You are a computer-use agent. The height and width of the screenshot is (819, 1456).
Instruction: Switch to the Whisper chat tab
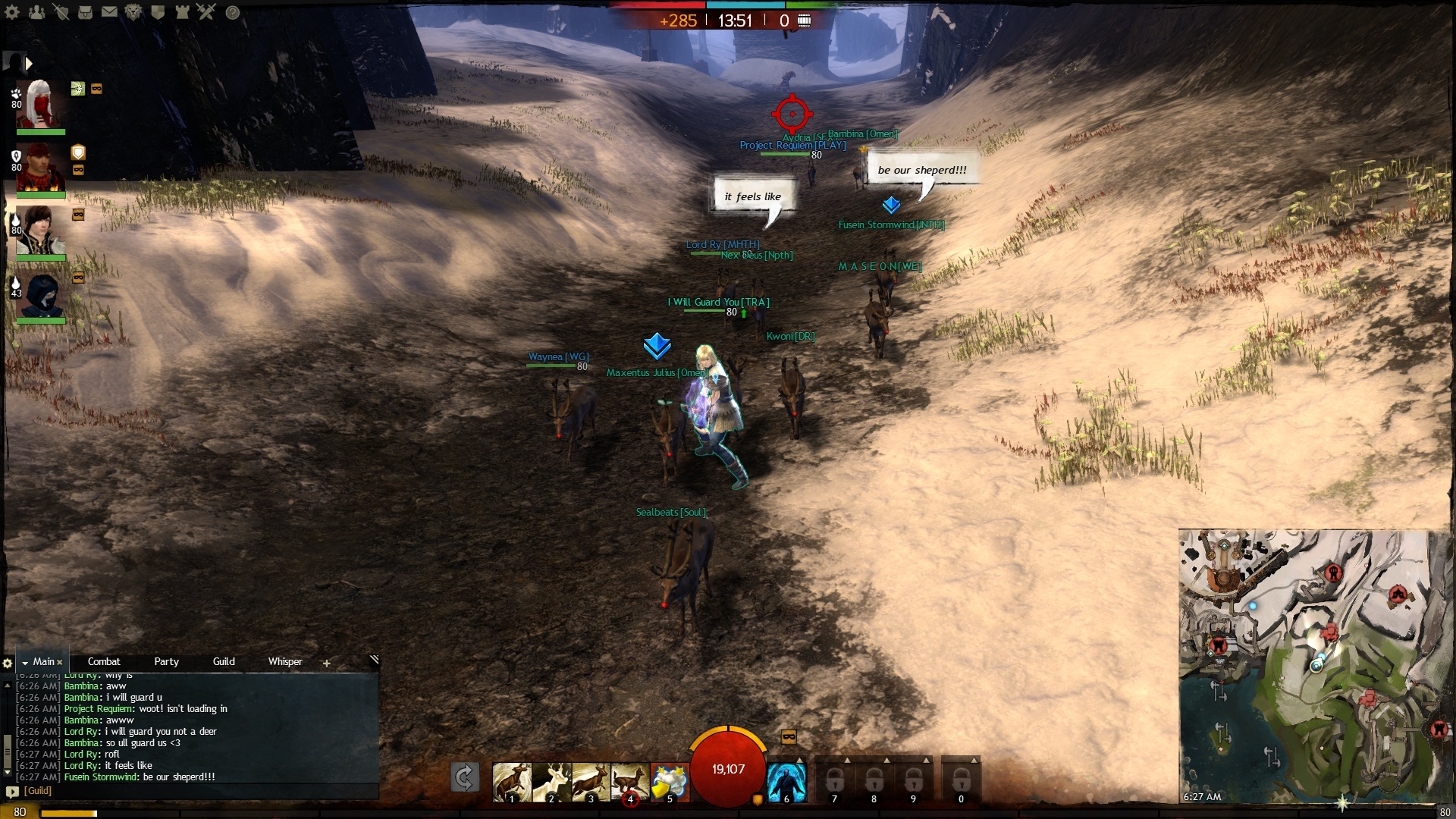pyautogui.click(x=285, y=661)
